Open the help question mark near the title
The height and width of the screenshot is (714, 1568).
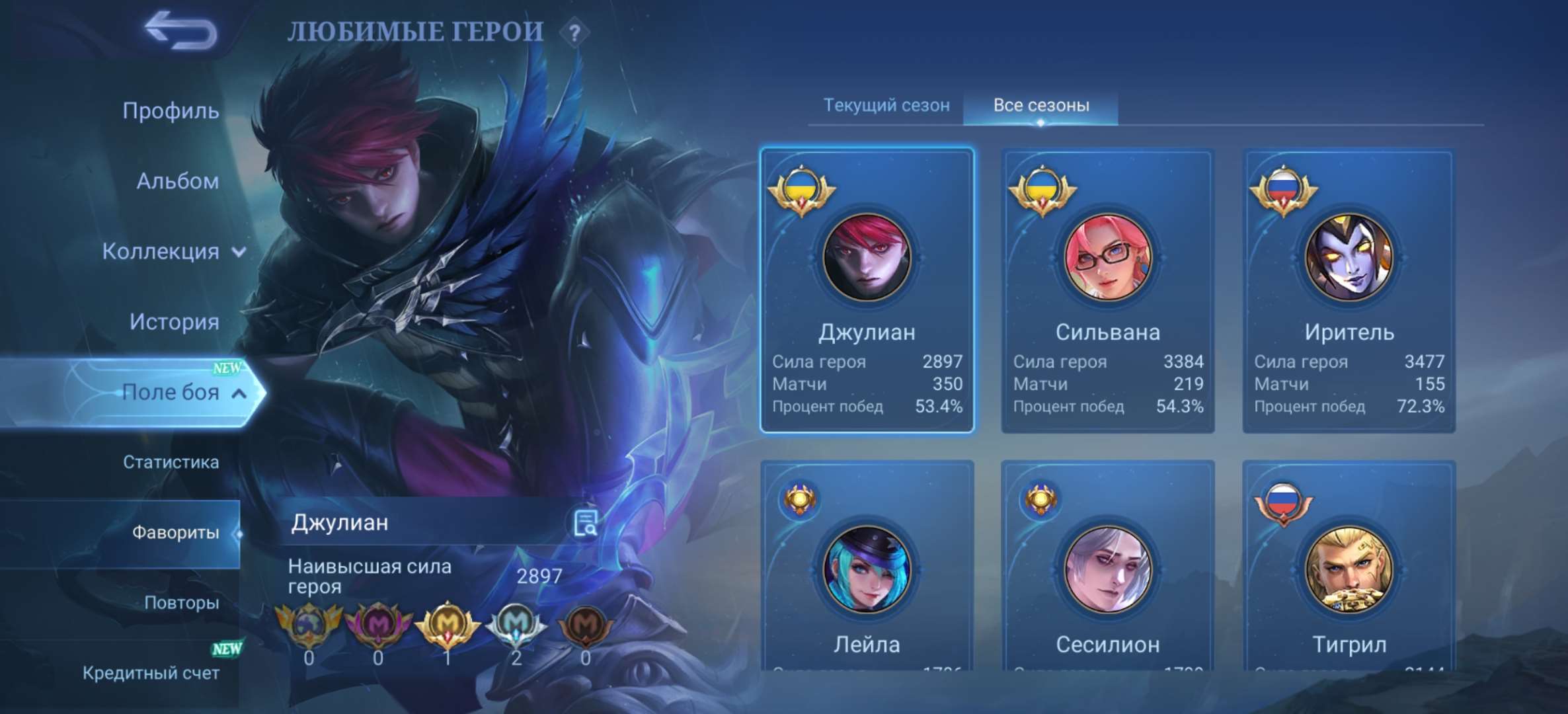coord(575,32)
